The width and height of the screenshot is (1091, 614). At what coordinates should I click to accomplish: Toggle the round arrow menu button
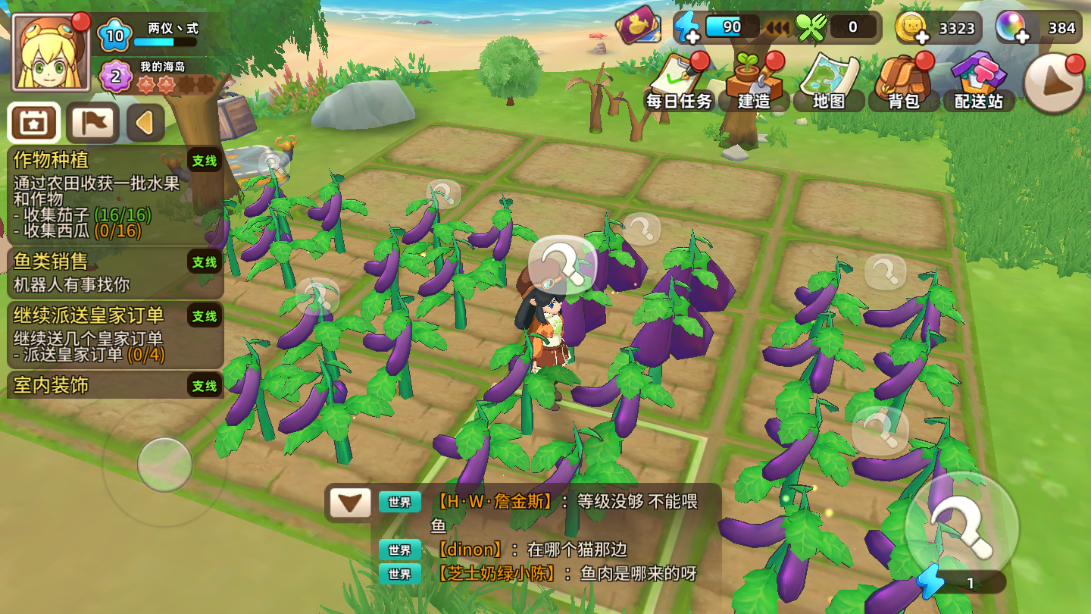tap(1053, 83)
